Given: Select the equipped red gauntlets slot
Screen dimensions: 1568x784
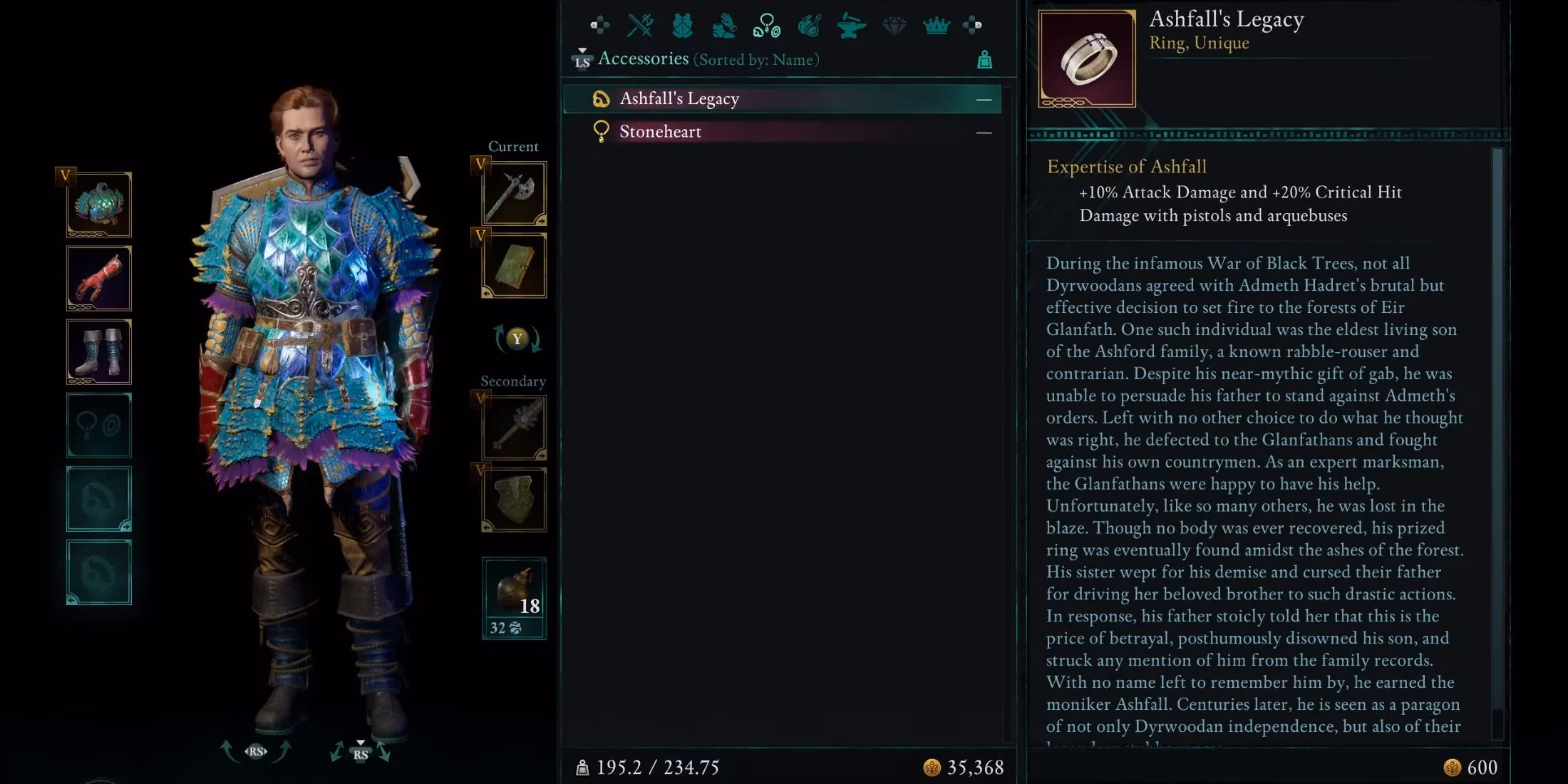Looking at the screenshot, I should pos(99,278).
